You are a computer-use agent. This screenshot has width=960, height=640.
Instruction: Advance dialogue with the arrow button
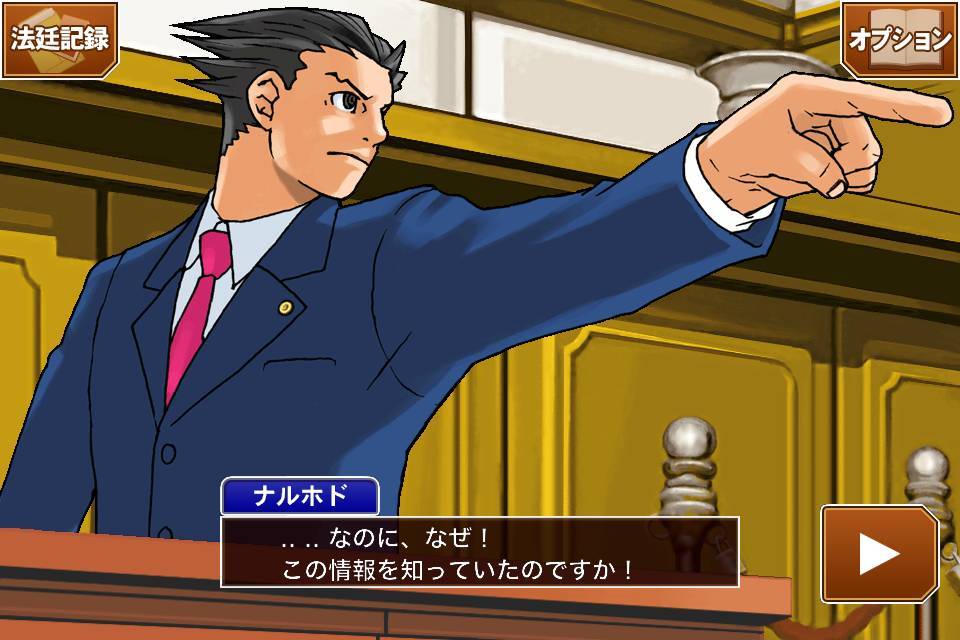click(879, 554)
